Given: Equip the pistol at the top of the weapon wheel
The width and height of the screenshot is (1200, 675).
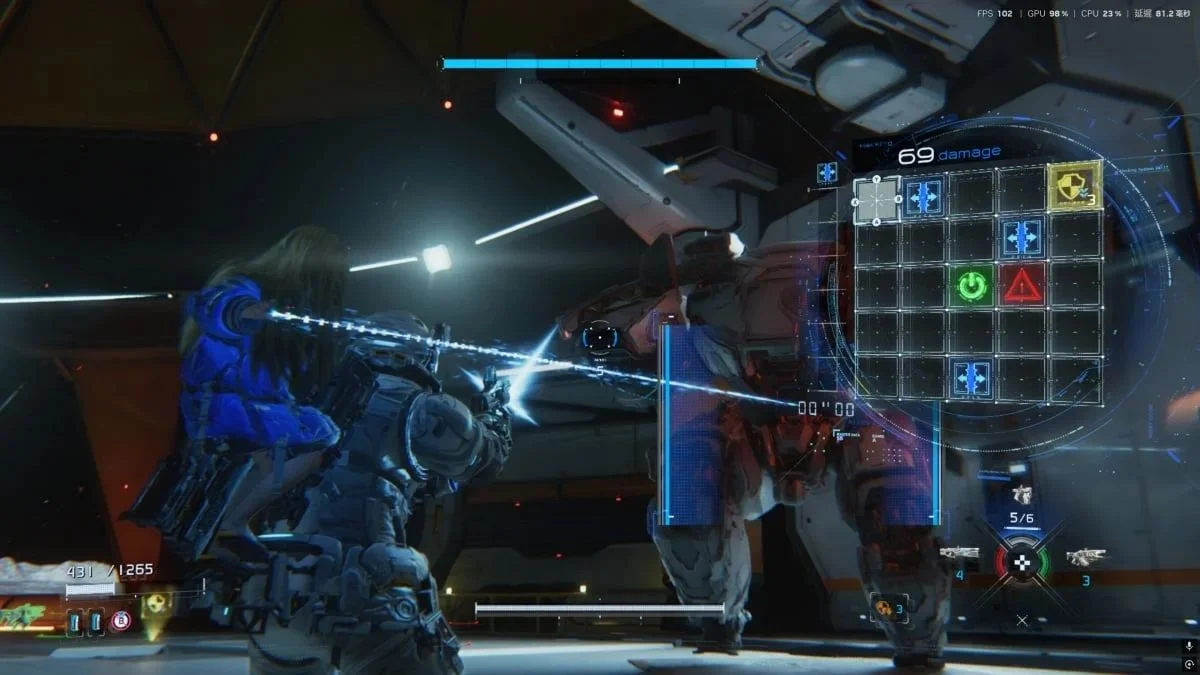Looking at the screenshot, I should point(1021,495).
